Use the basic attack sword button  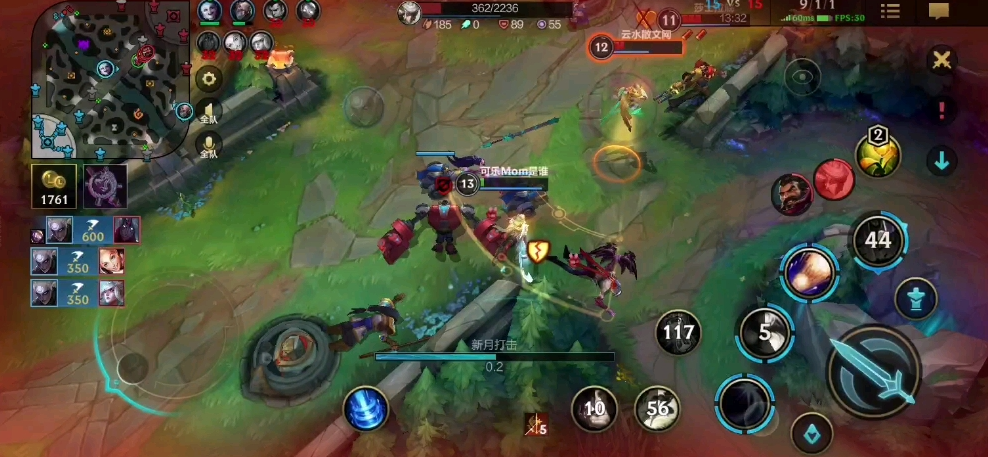(x=873, y=372)
